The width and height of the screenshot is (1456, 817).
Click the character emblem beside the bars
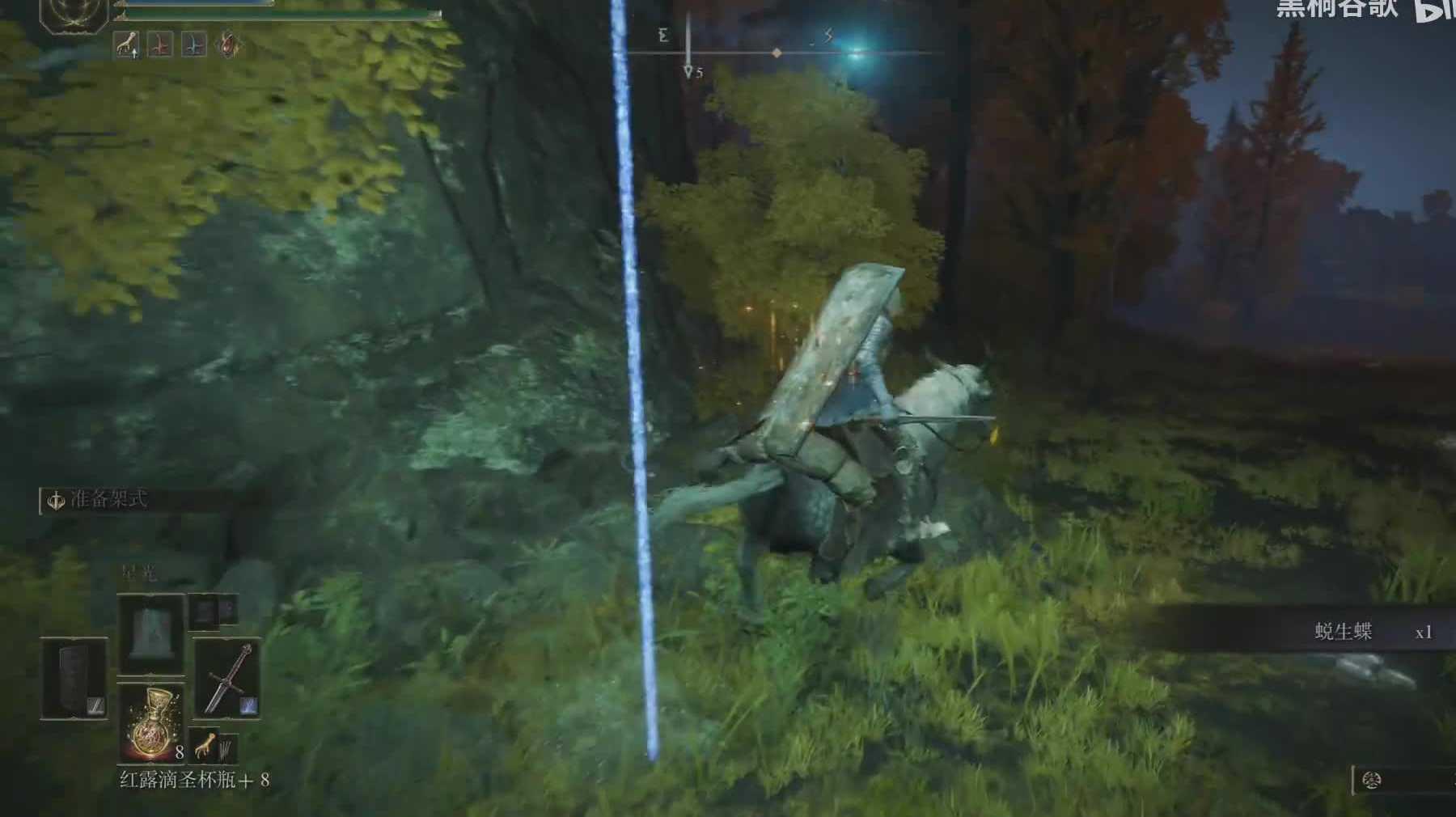[x=74, y=14]
